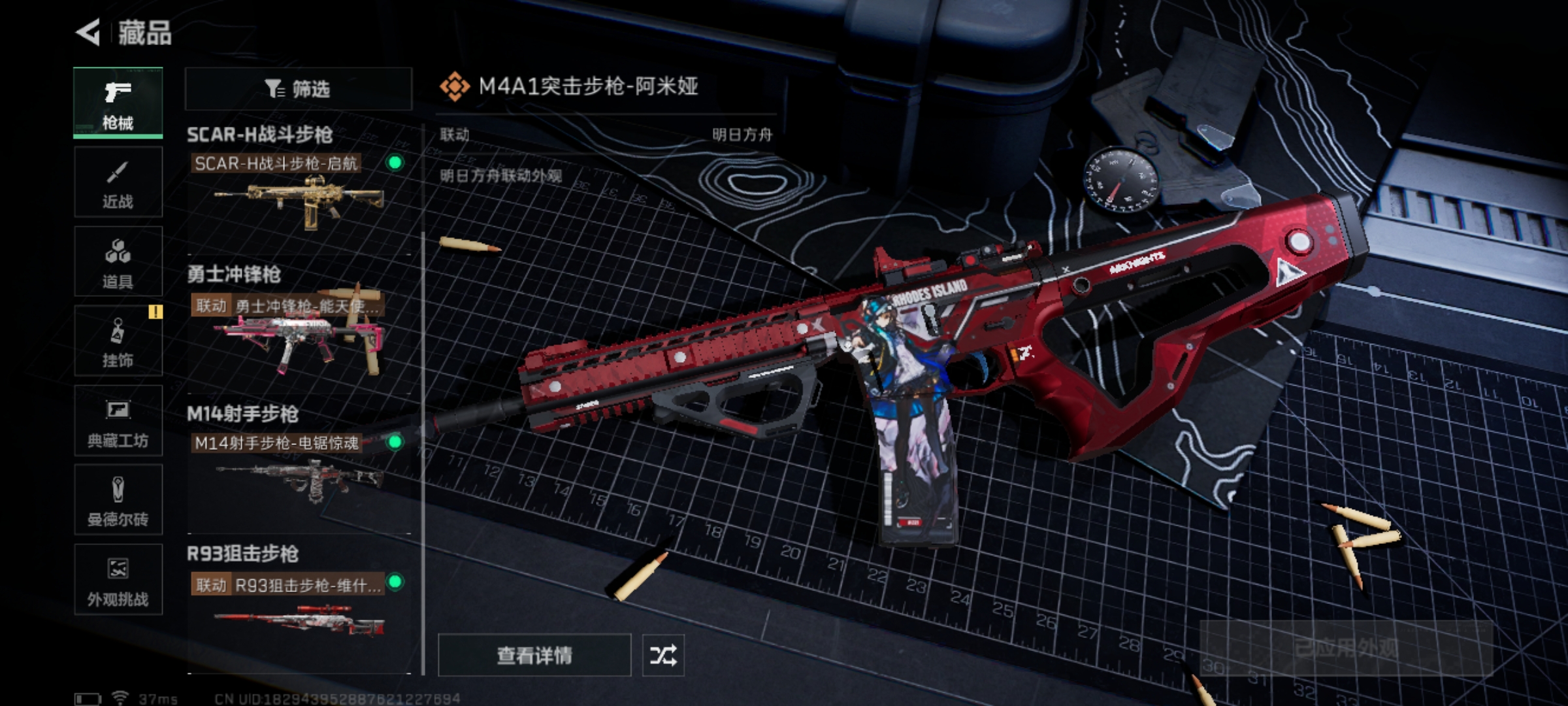Open the 典藏工坊 workshop tab

pos(118,421)
